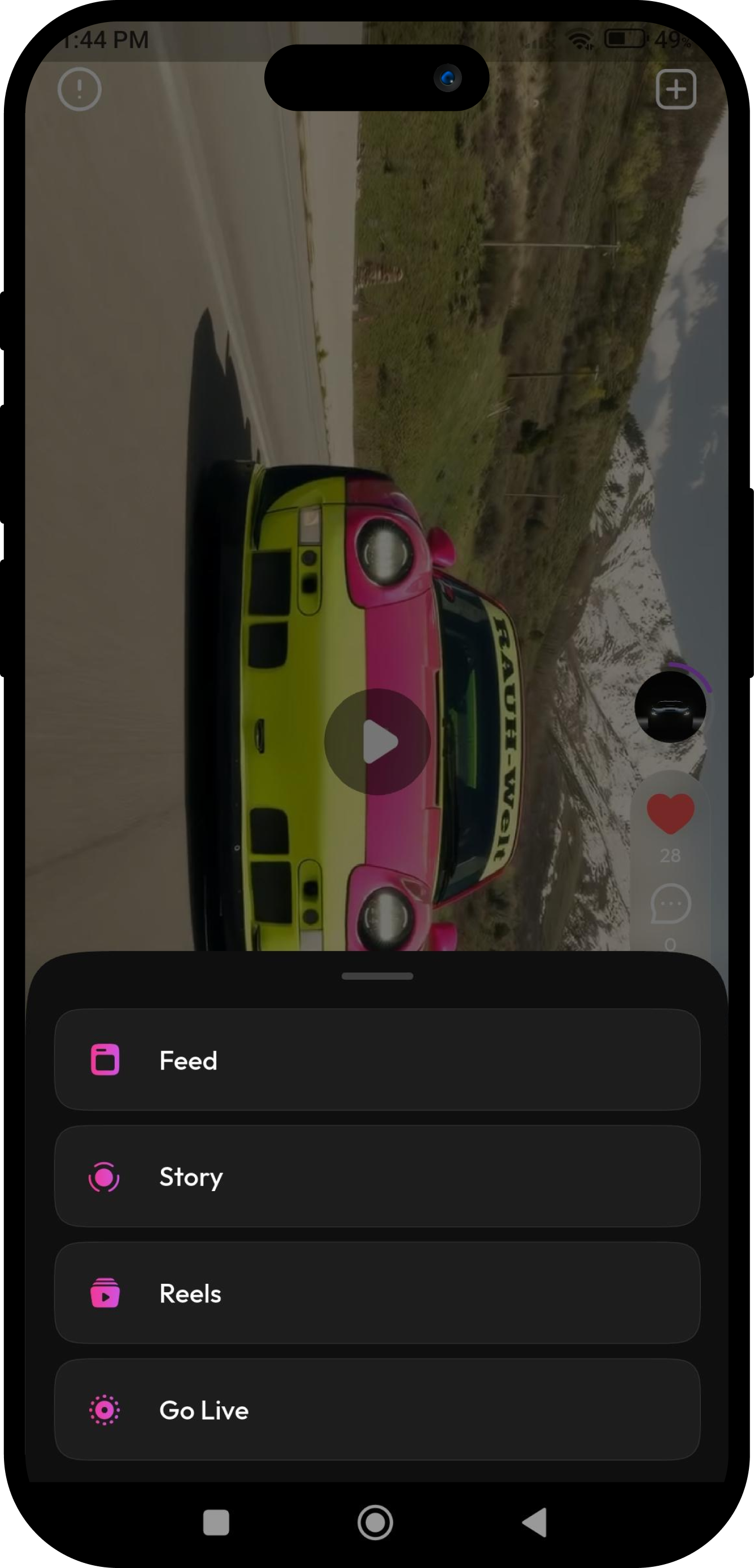Select Reels from the creation menu

377,1293
